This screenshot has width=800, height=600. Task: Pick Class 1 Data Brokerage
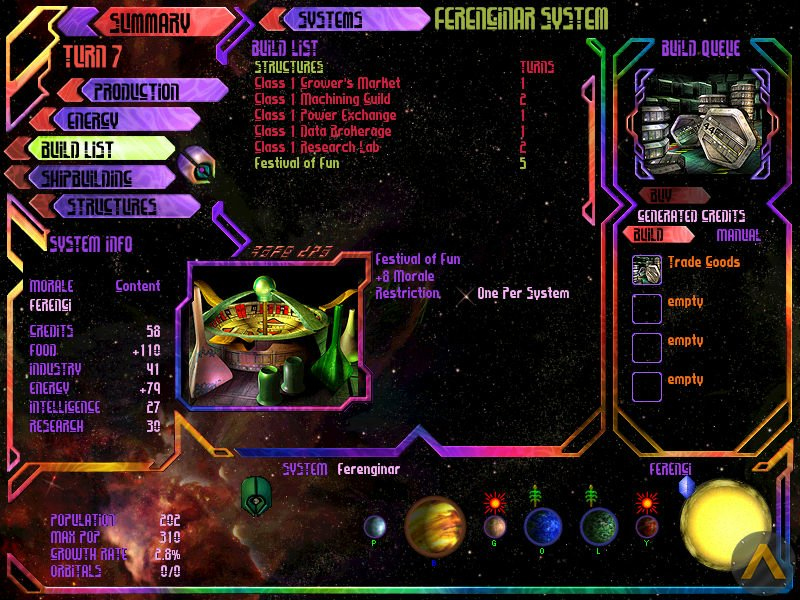pyautogui.click(x=322, y=131)
